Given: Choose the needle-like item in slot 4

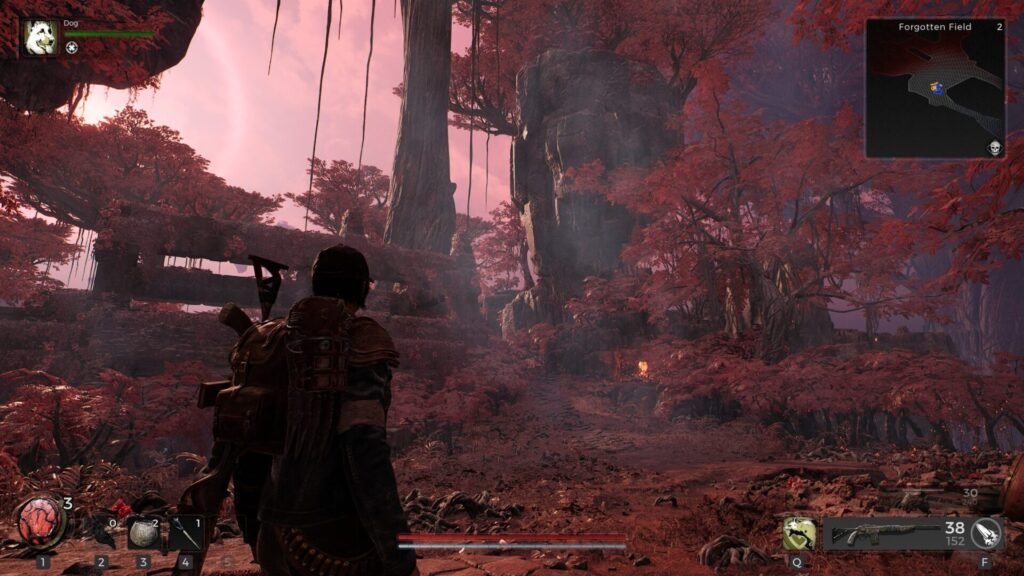Looking at the screenshot, I should point(187,533).
